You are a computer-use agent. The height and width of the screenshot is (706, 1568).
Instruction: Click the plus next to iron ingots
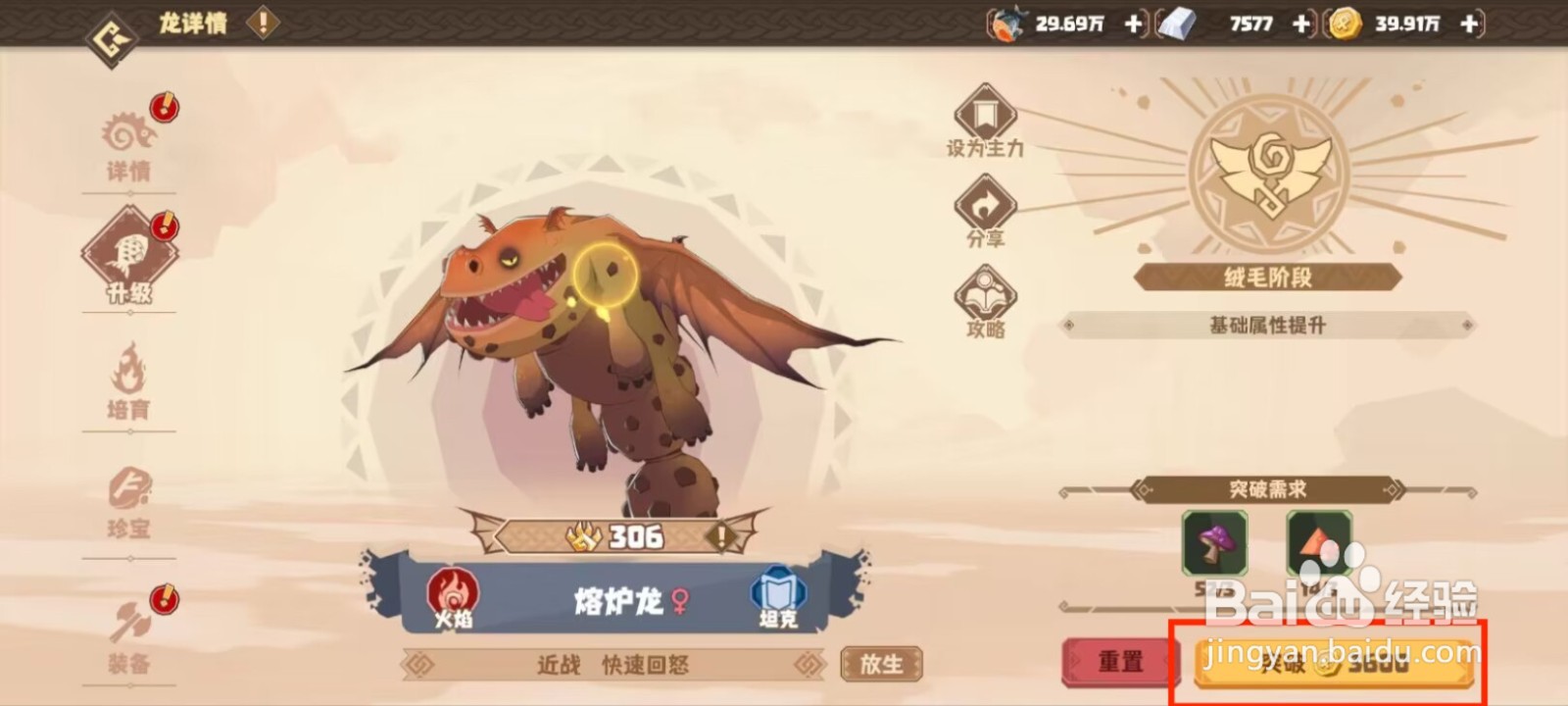(x=1300, y=22)
